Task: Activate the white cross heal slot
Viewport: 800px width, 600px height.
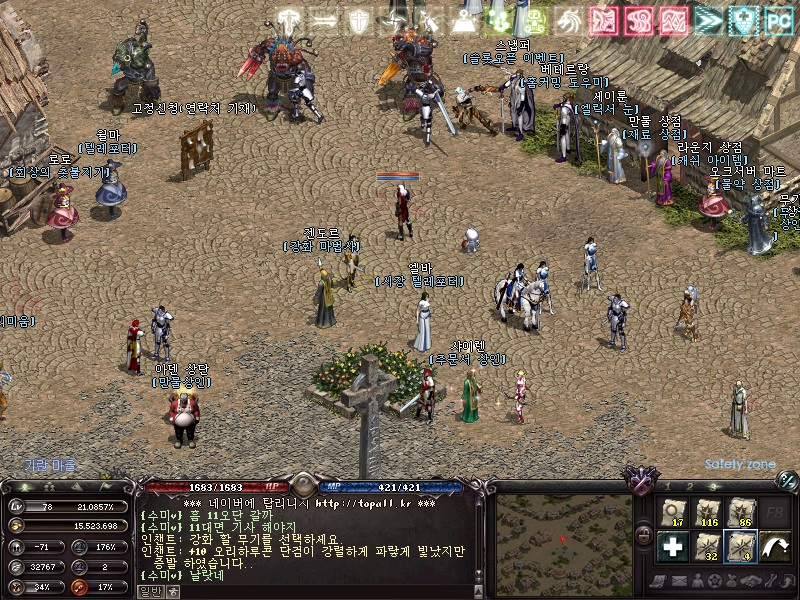Action: (x=674, y=546)
